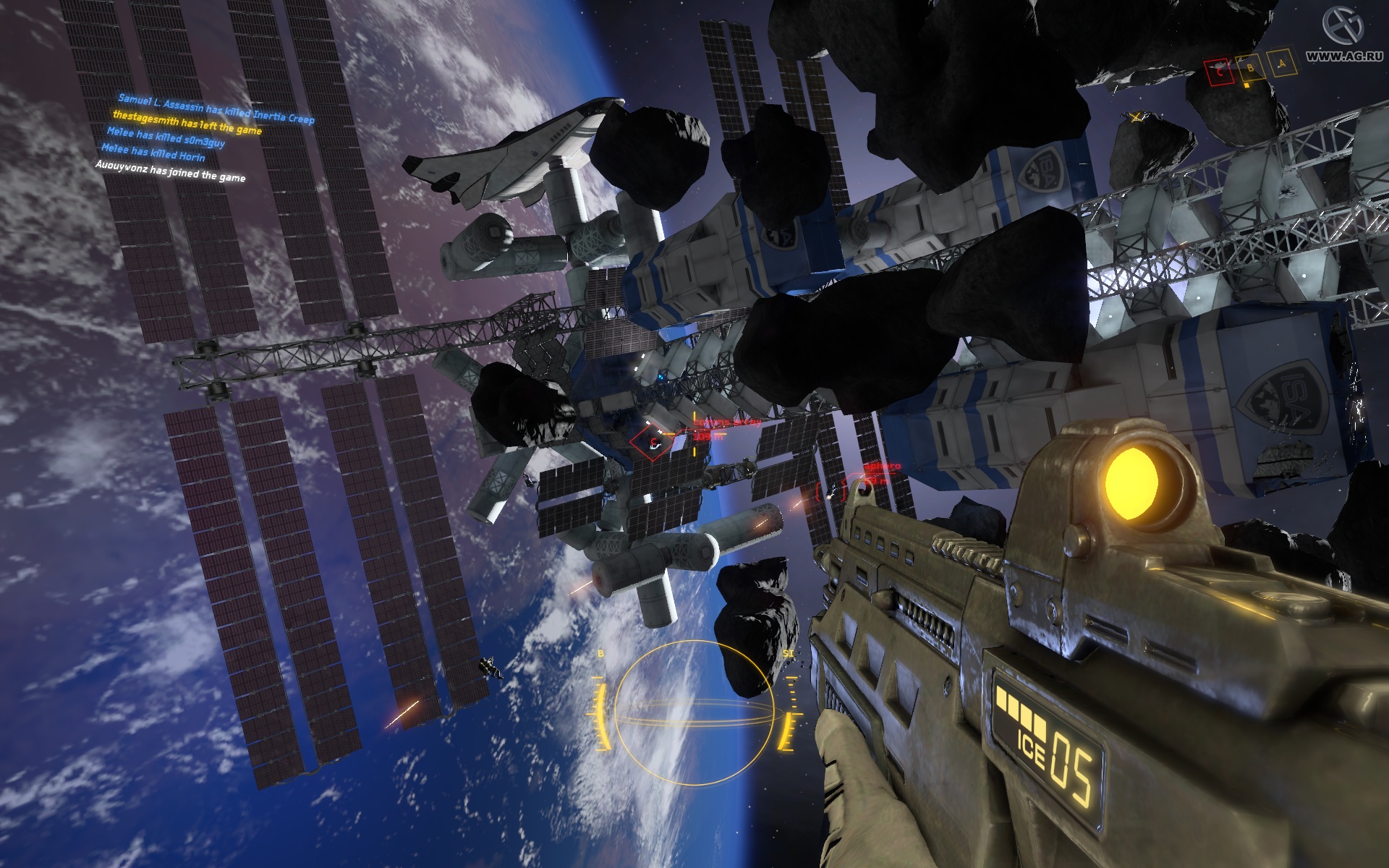Toggle the yellow vertical reticle brackets near comms array

point(694,434)
